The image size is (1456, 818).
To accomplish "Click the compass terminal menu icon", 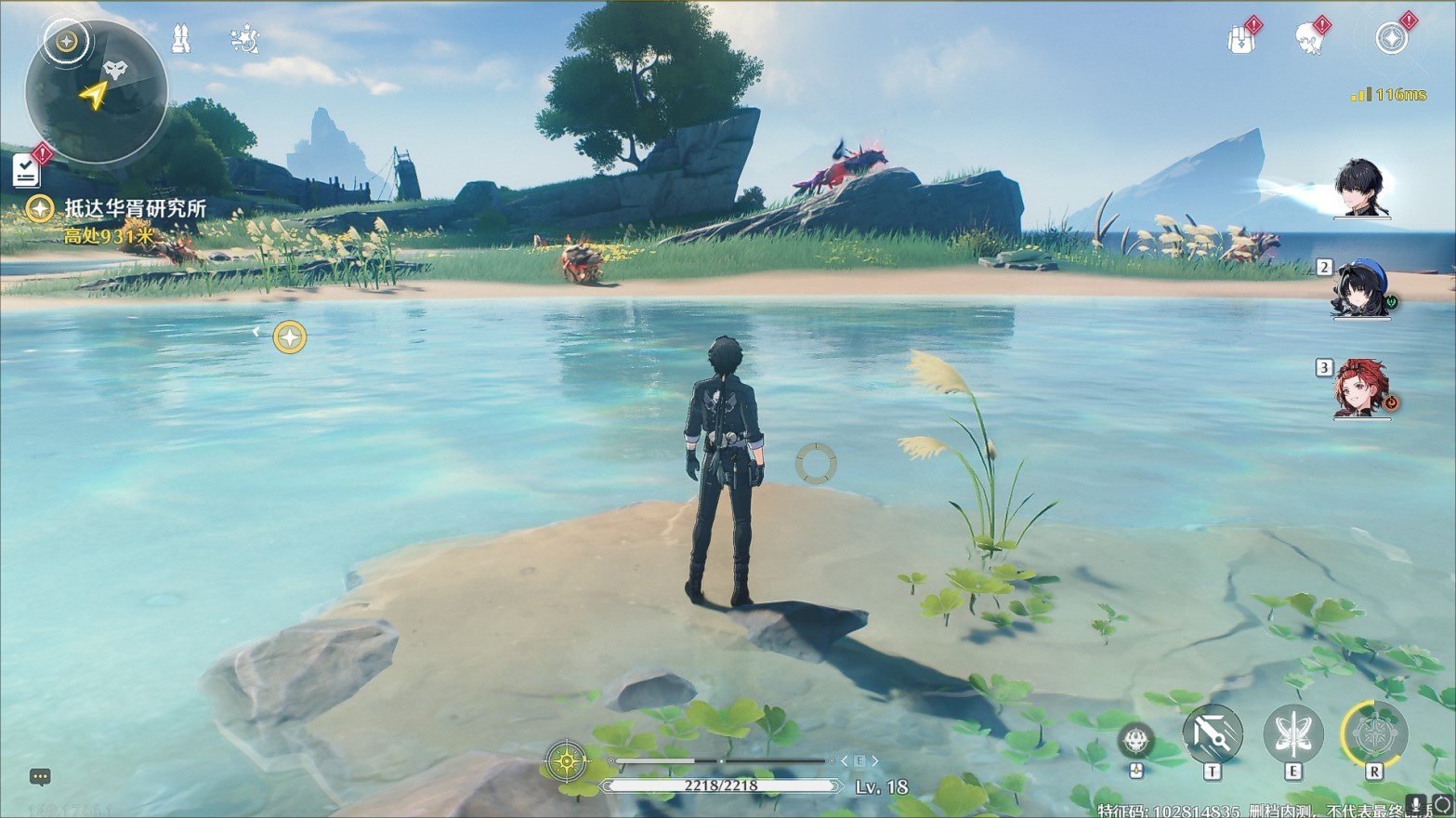I will (1391, 38).
